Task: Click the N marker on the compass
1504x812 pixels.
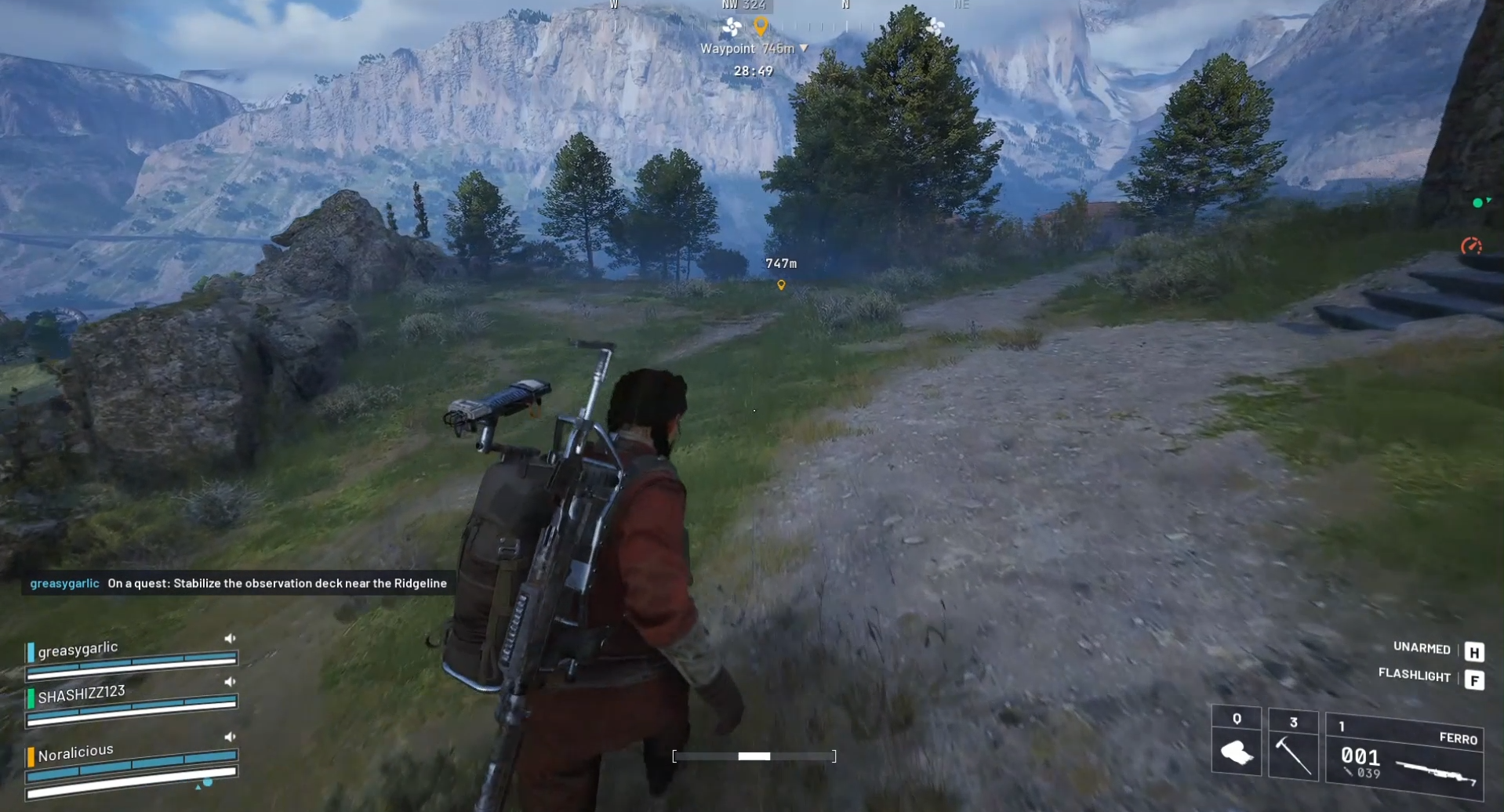Action: 845,4
